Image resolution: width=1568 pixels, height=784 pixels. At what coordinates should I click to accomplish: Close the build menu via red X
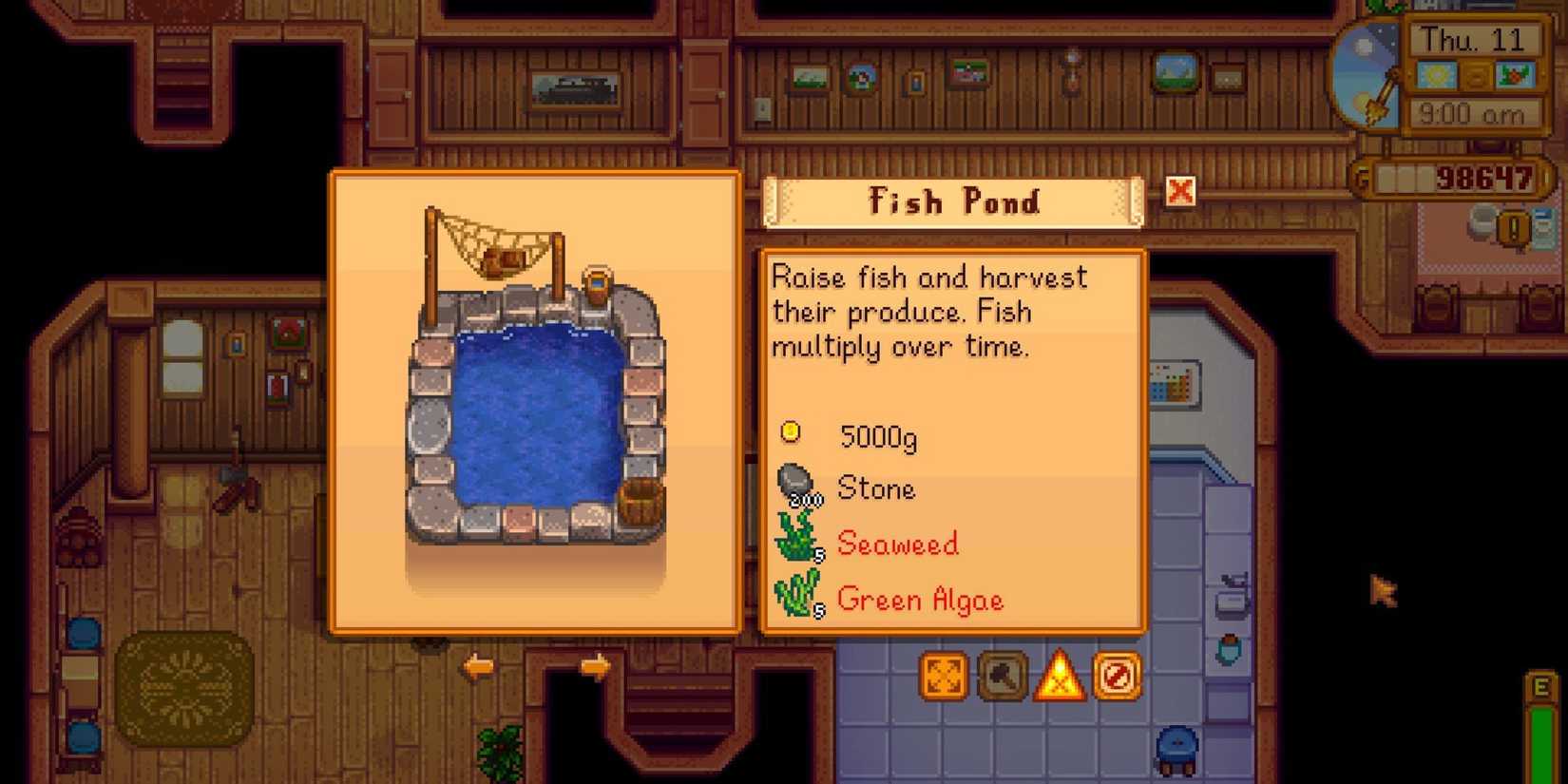point(1178,191)
